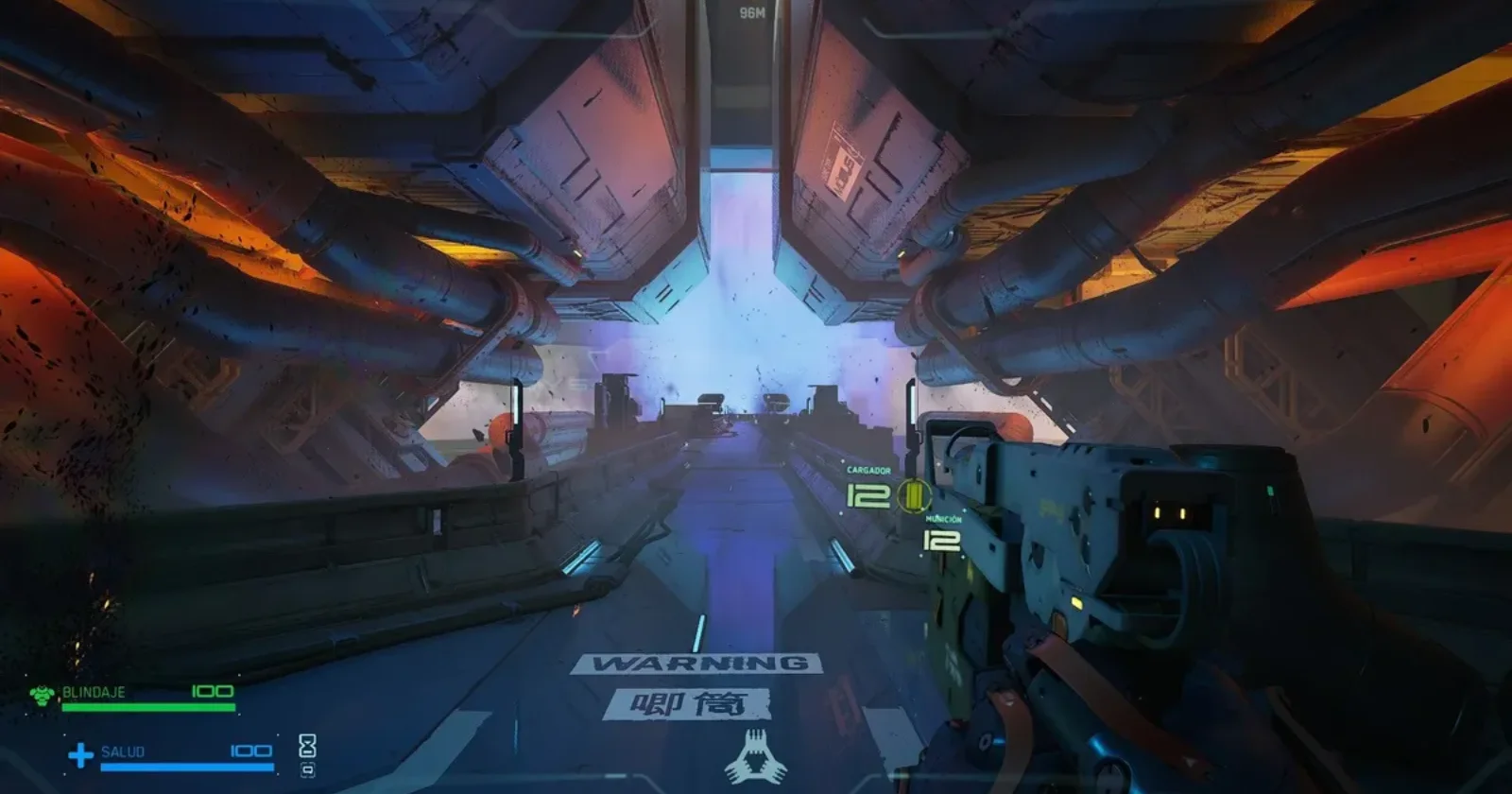Select the green Blindaje armor icon
The width and height of the screenshot is (1512, 794).
(42, 697)
